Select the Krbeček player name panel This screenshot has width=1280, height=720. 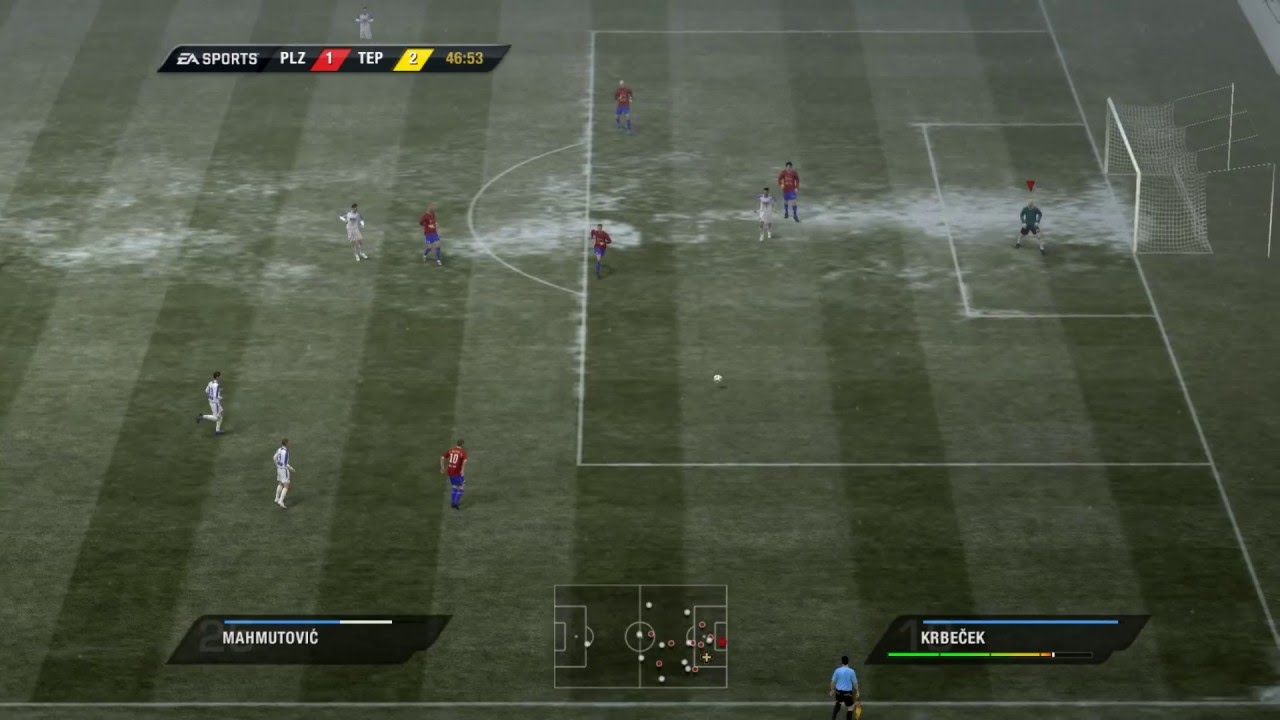click(x=1006, y=638)
